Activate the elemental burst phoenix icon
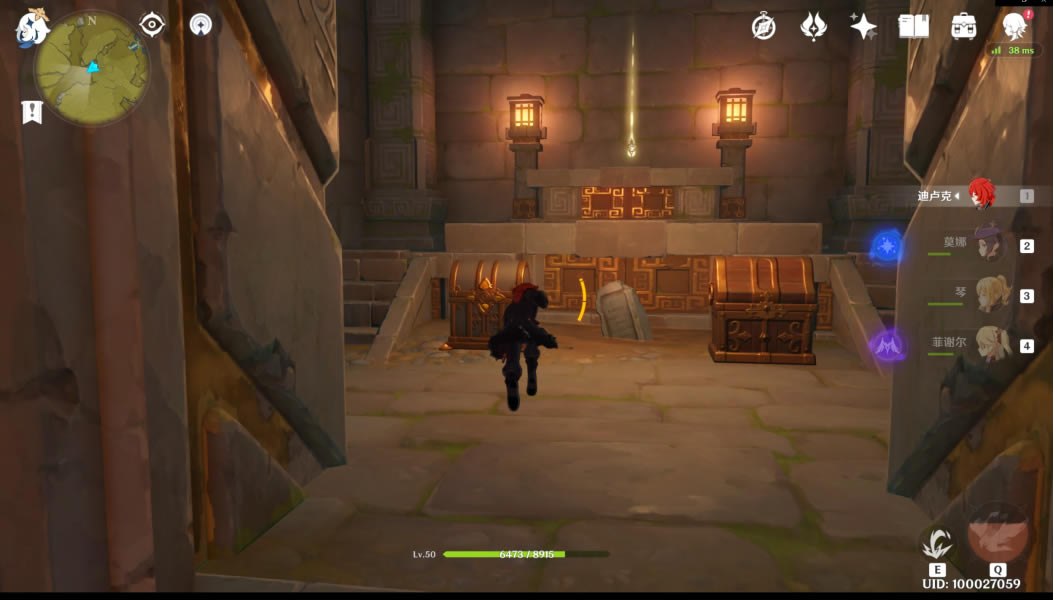1053x600 pixels. (x=998, y=535)
